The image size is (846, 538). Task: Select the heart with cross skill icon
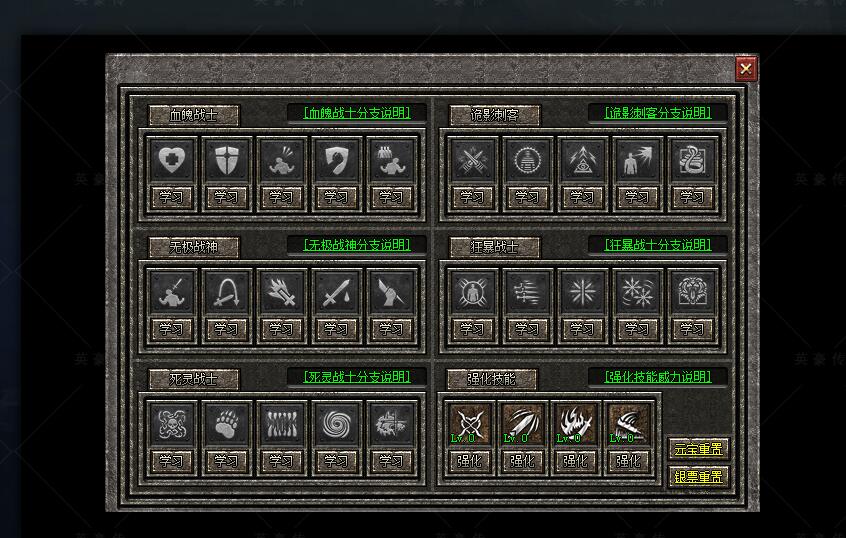point(172,160)
